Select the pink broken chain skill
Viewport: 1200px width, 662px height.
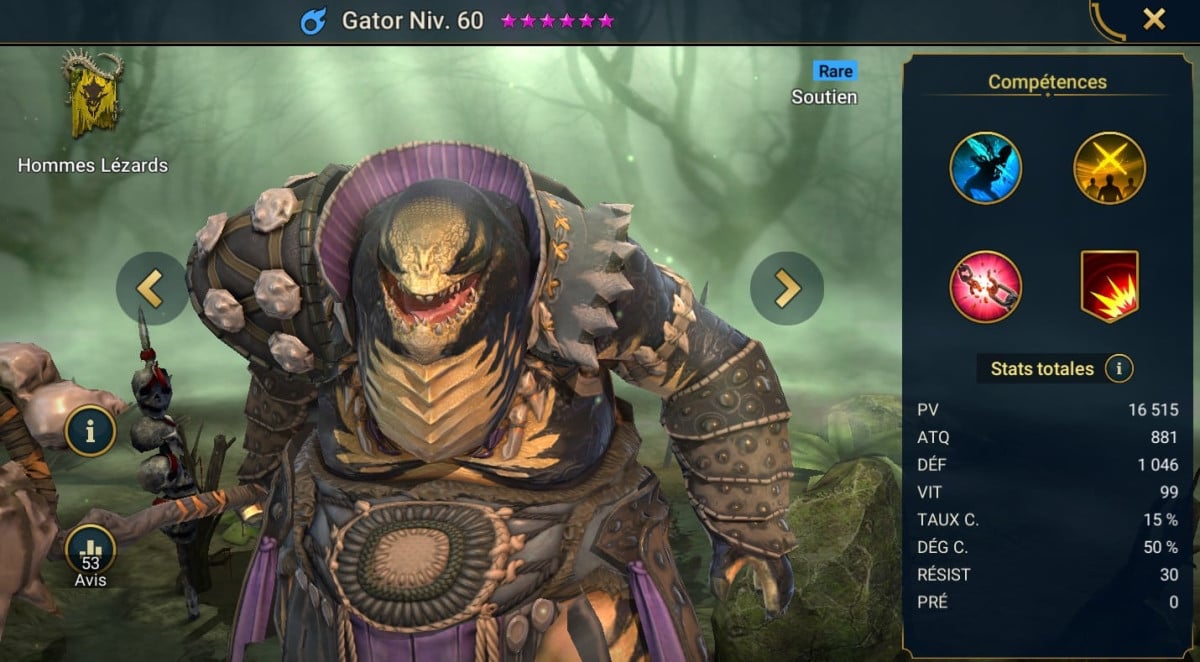point(985,286)
